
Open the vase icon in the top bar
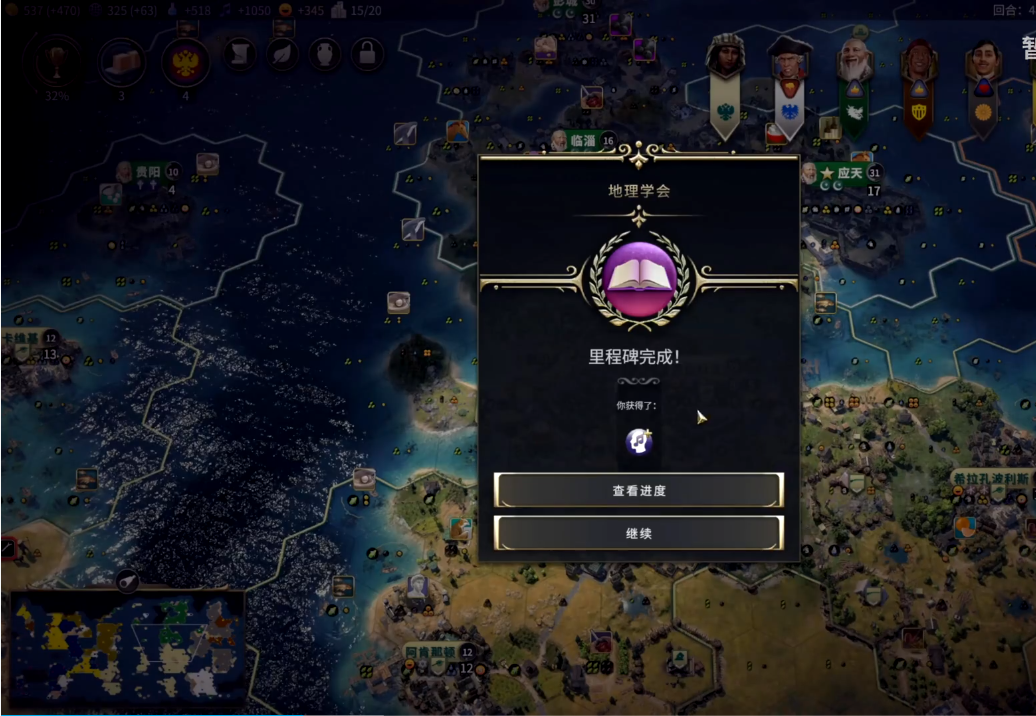[x=325, y=53]
